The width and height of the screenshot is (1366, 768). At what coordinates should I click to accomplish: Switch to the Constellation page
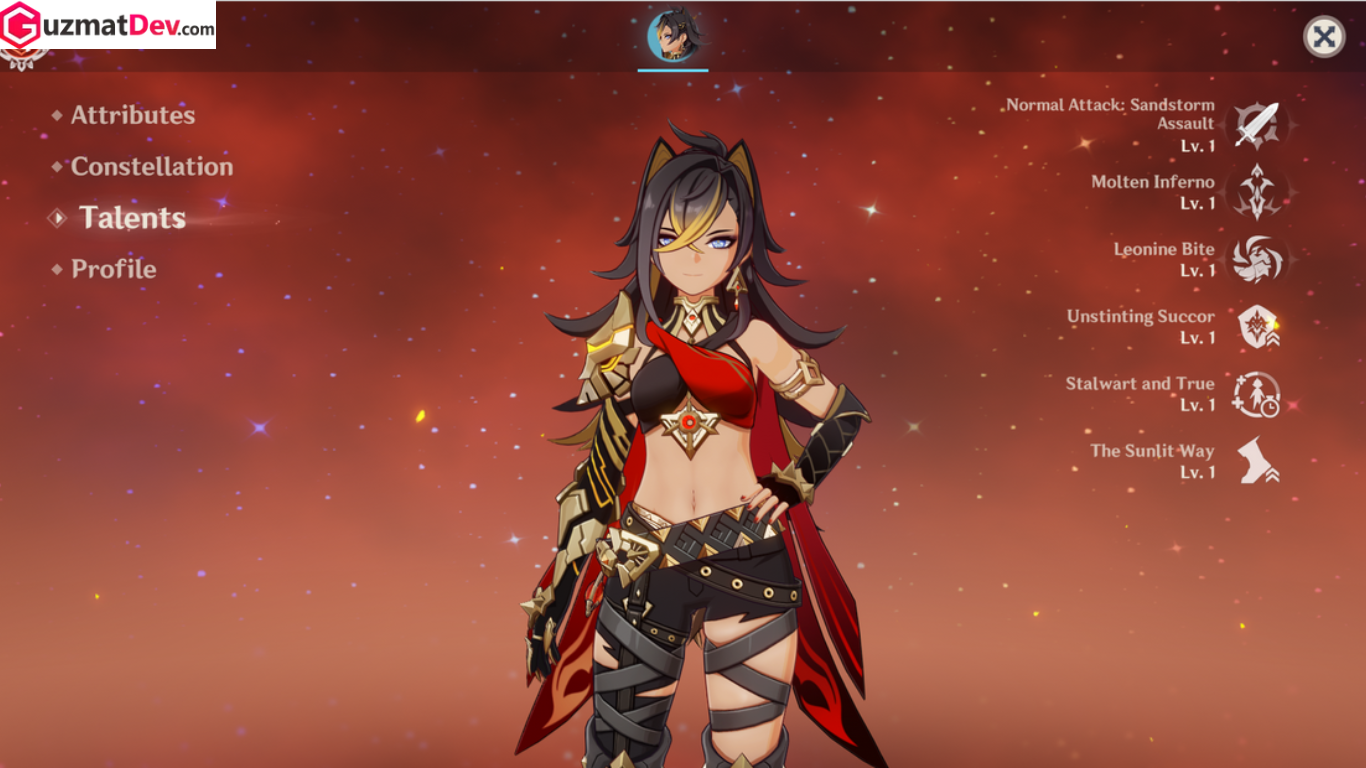click(151, 167)
